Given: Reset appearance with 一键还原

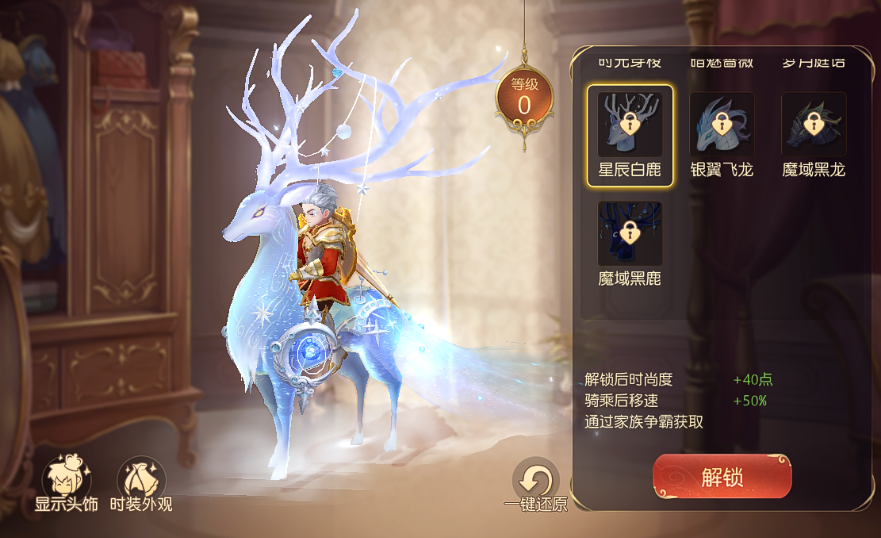Looking at the screenshot, I should pyautogui.click(x=537, y=480).
